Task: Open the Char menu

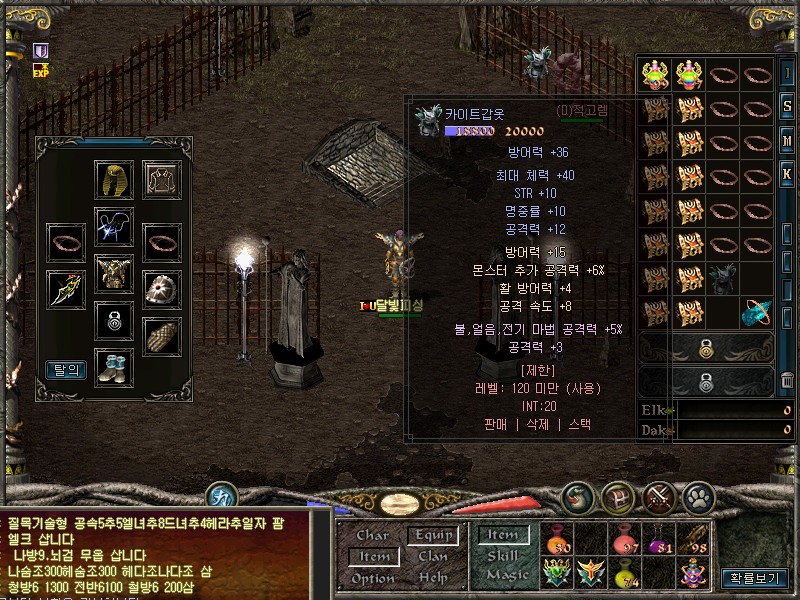Action: point(372,536)
